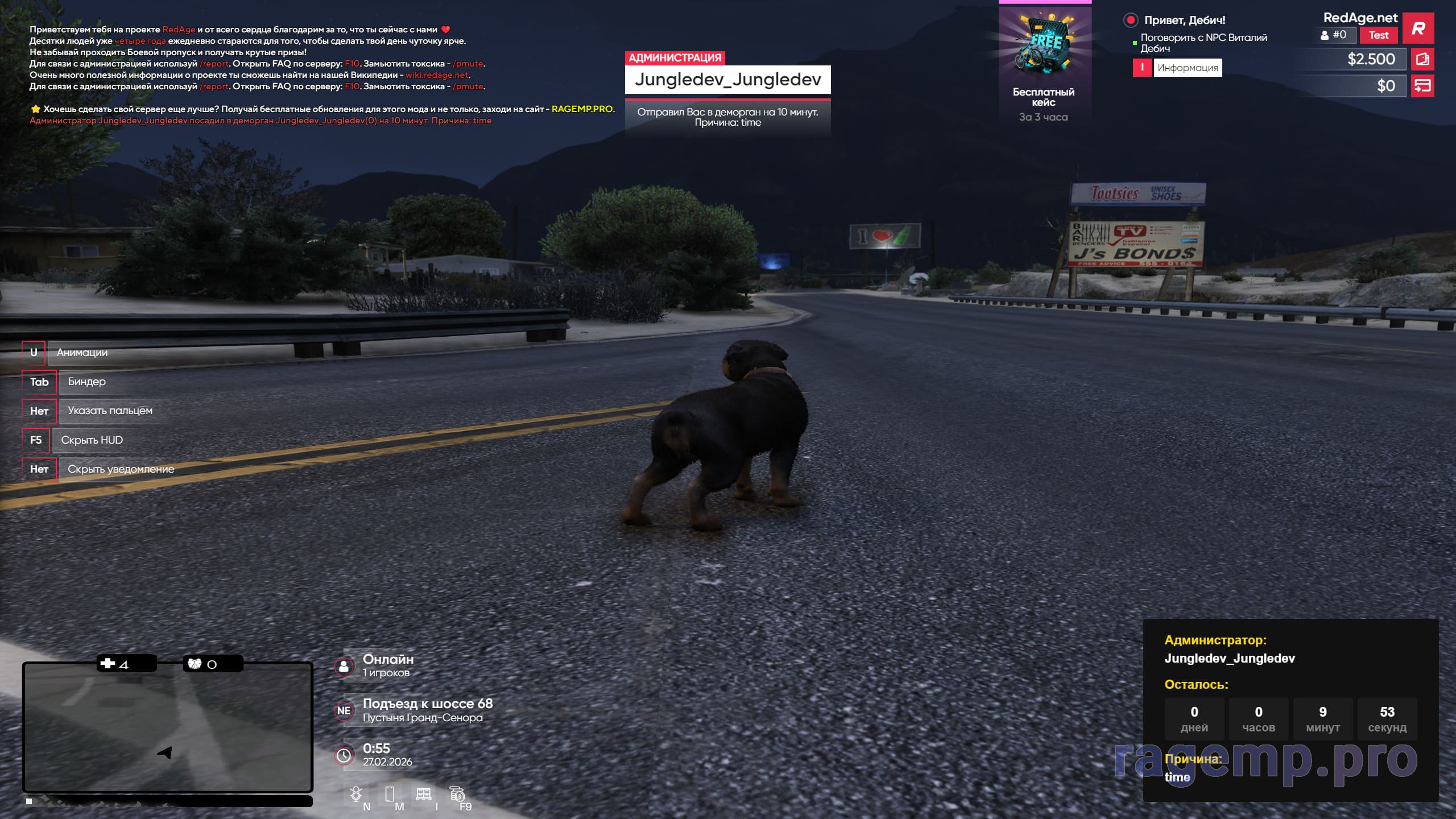Click the Информация quest button
The image size is (1456, 819).
coord(1187,68)
